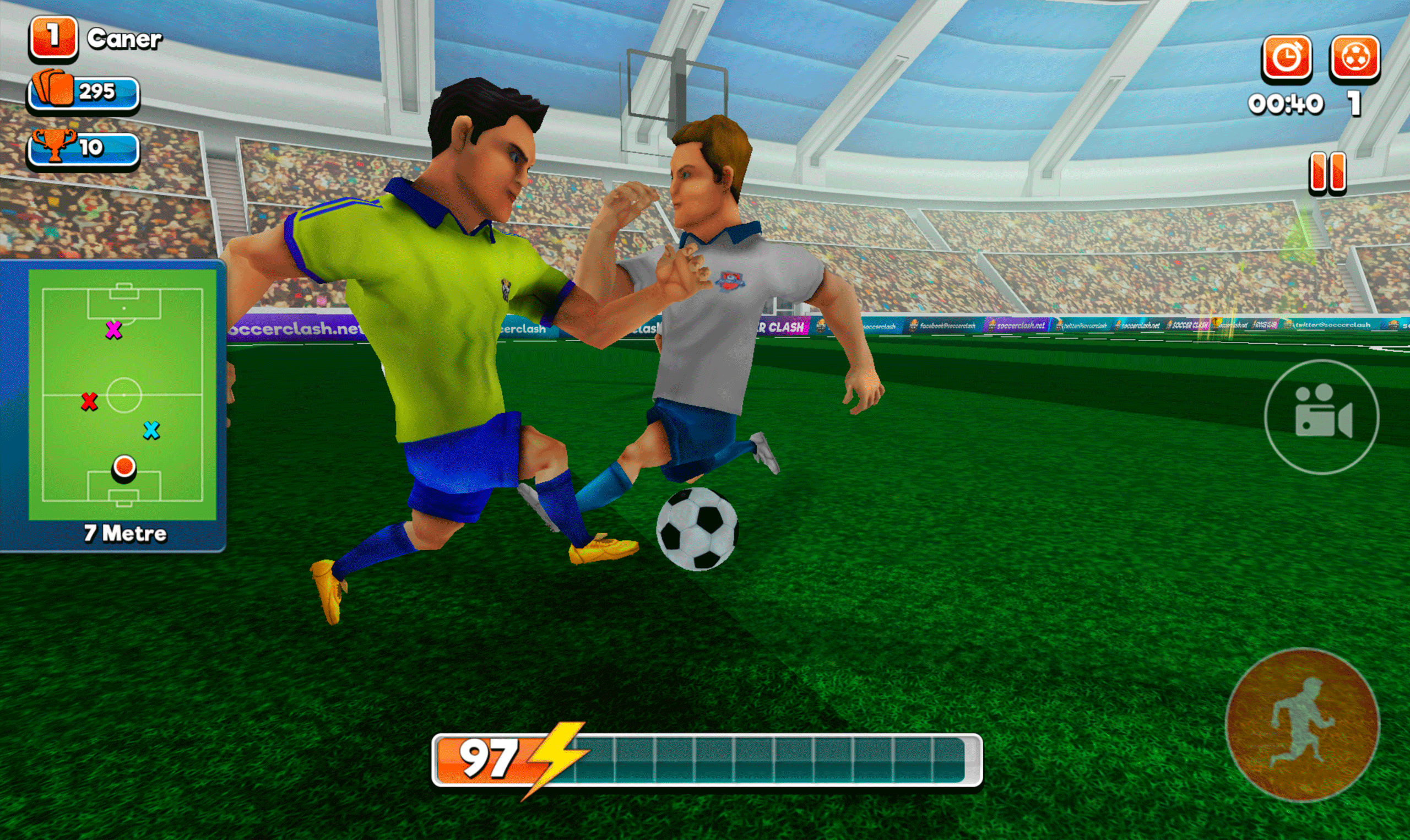Open the cards counter showing 295
Screen dimensions: 1410x840
pos(84,91)
